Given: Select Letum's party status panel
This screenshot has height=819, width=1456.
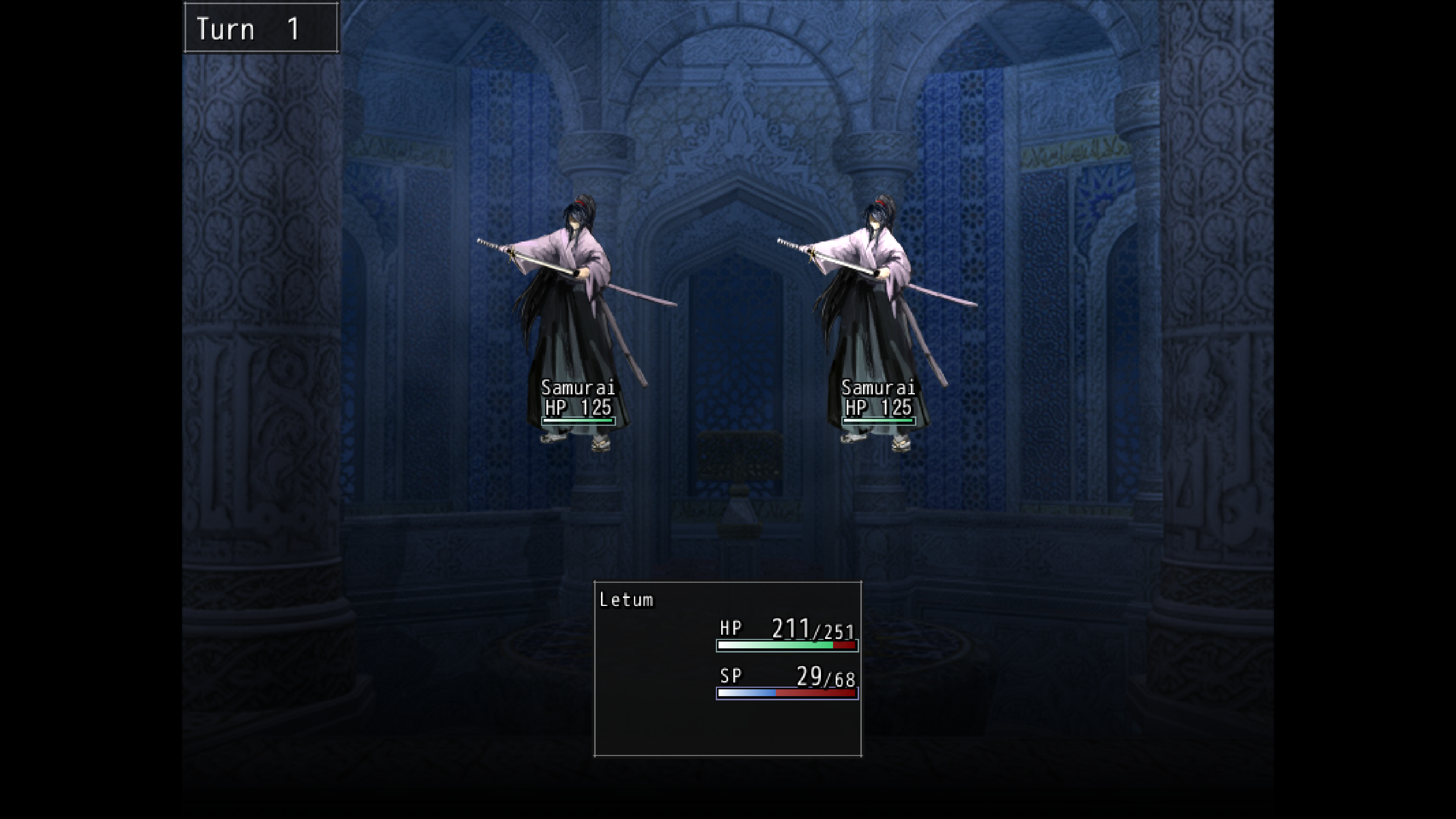Looking at the screenshot, I should pyautogui.click(x=728, y=668).
